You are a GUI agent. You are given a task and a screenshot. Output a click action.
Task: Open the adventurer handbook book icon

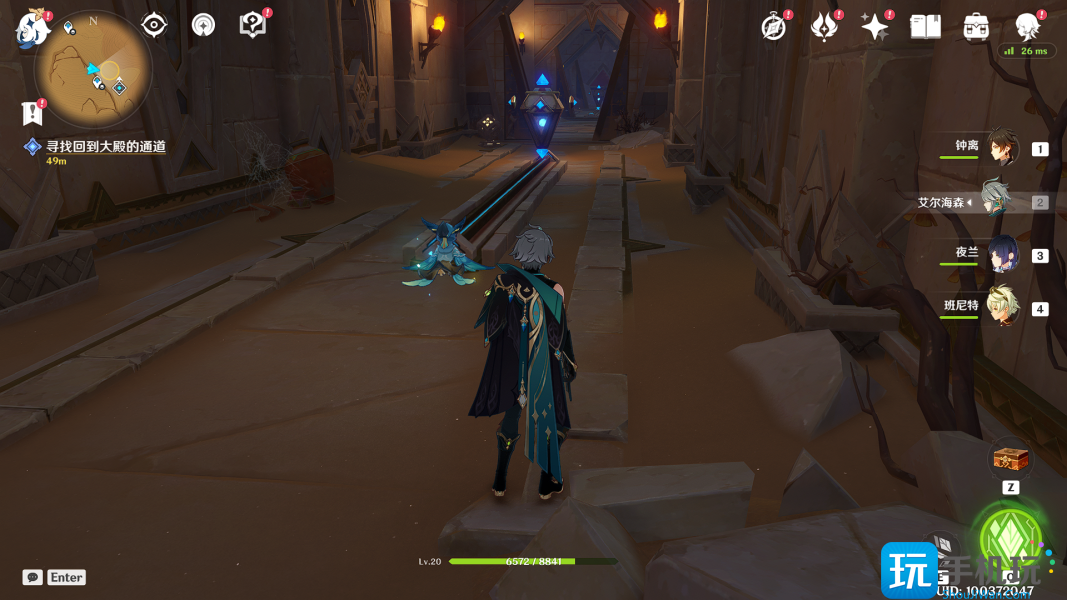(x=926, y=27)
